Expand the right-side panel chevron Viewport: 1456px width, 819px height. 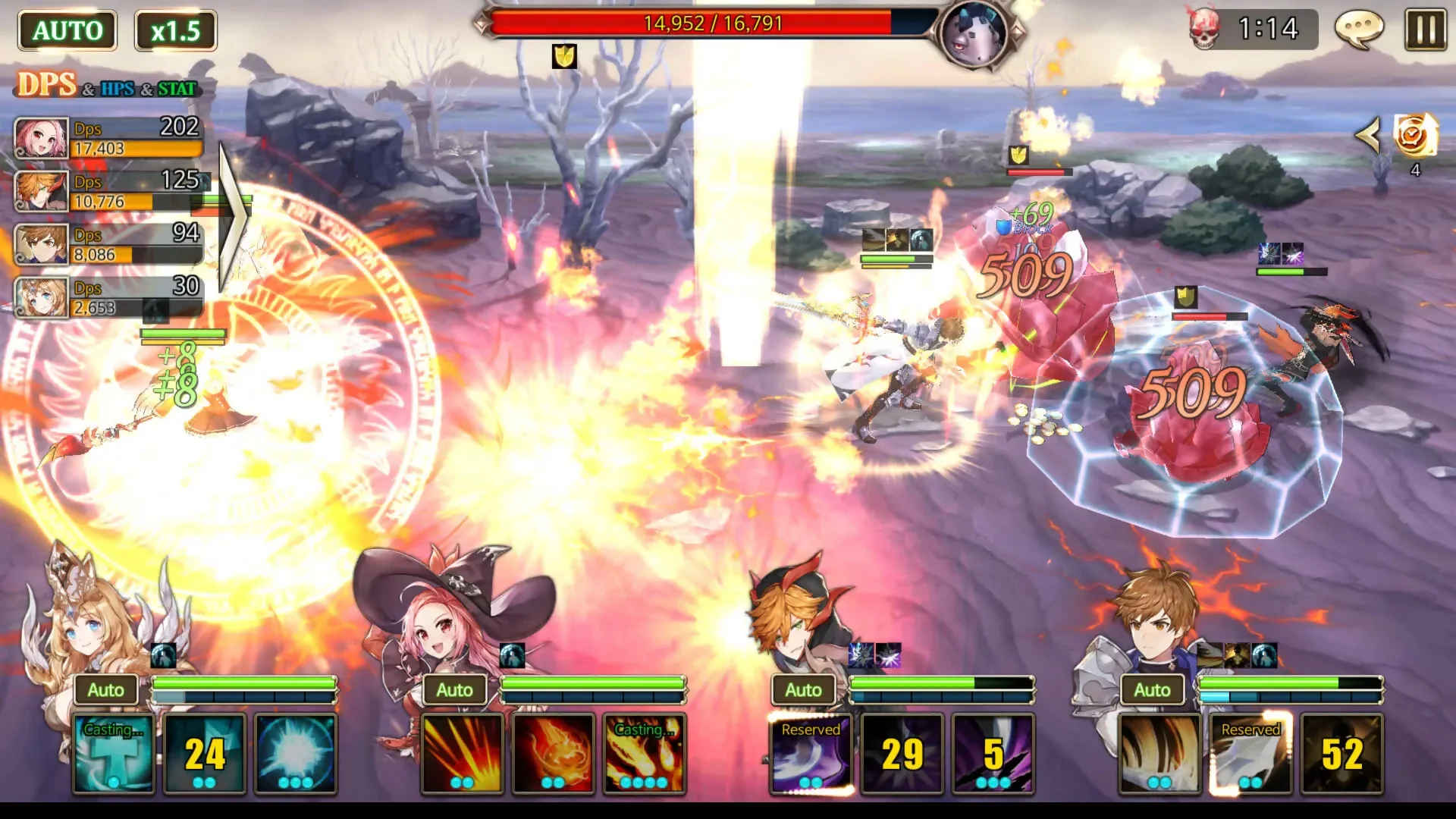coord(1370,135)
